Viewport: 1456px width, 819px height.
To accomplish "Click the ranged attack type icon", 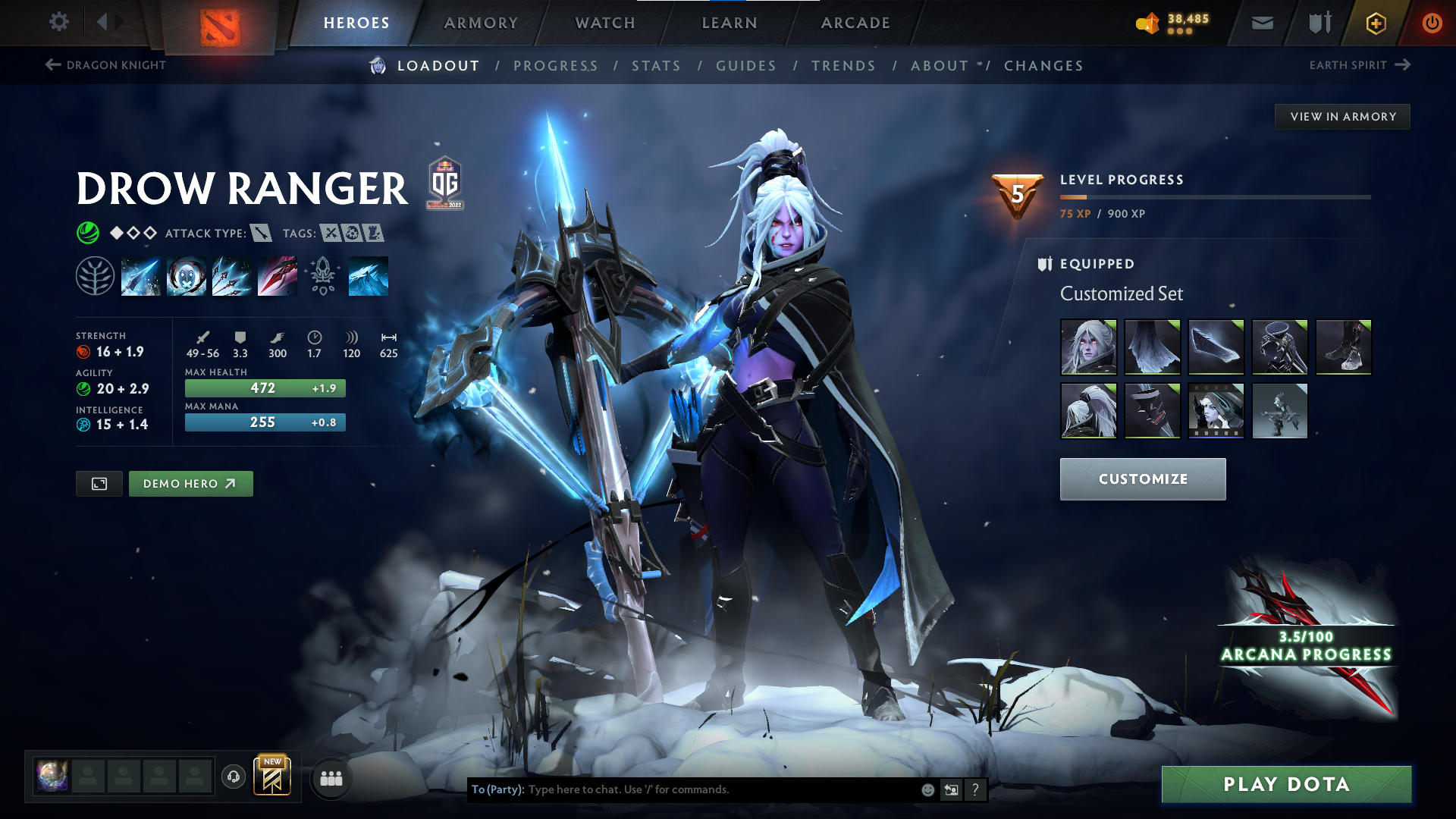I will point(262,234).
